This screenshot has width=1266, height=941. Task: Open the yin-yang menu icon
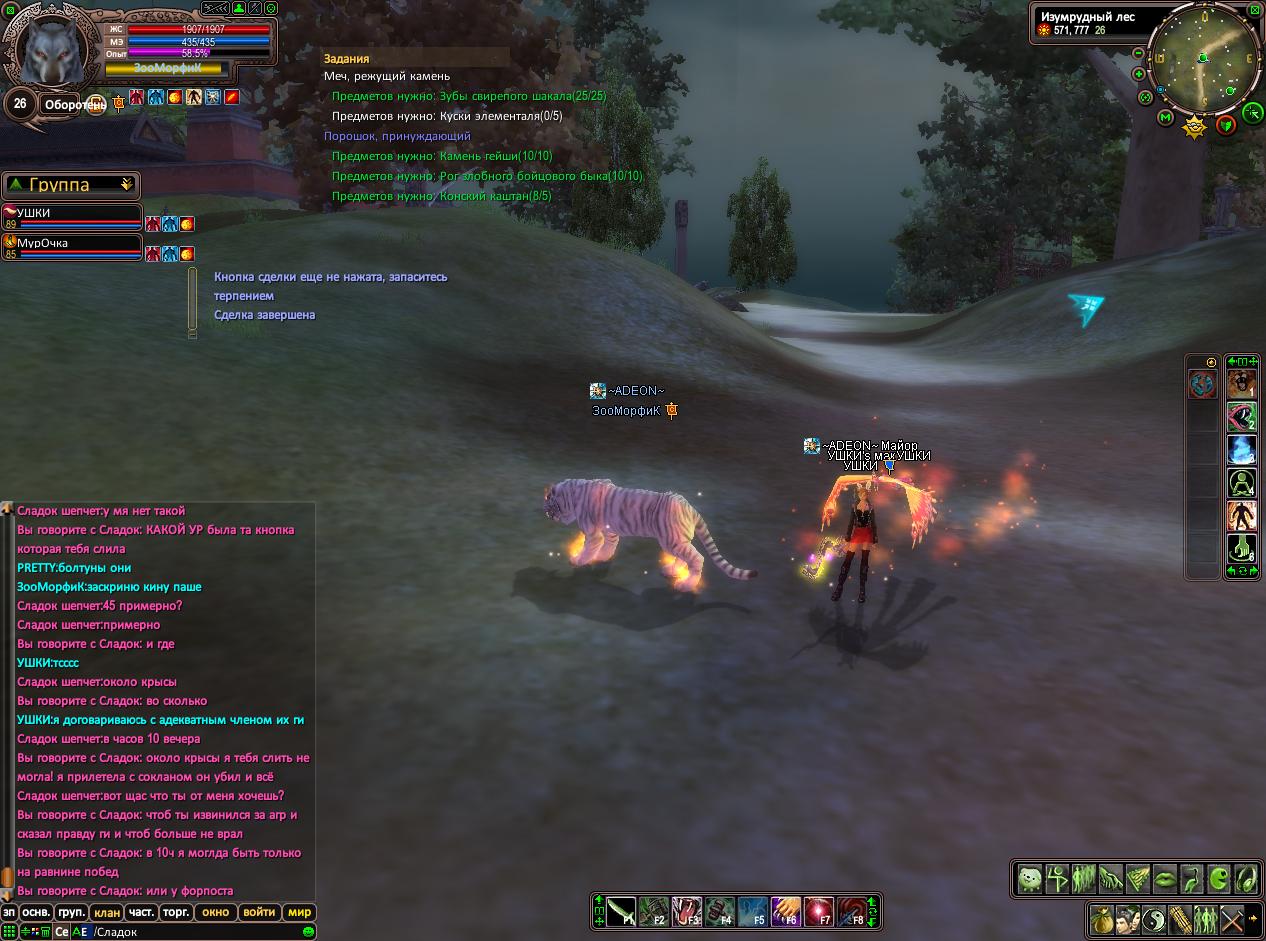[x=1153, y=917]
